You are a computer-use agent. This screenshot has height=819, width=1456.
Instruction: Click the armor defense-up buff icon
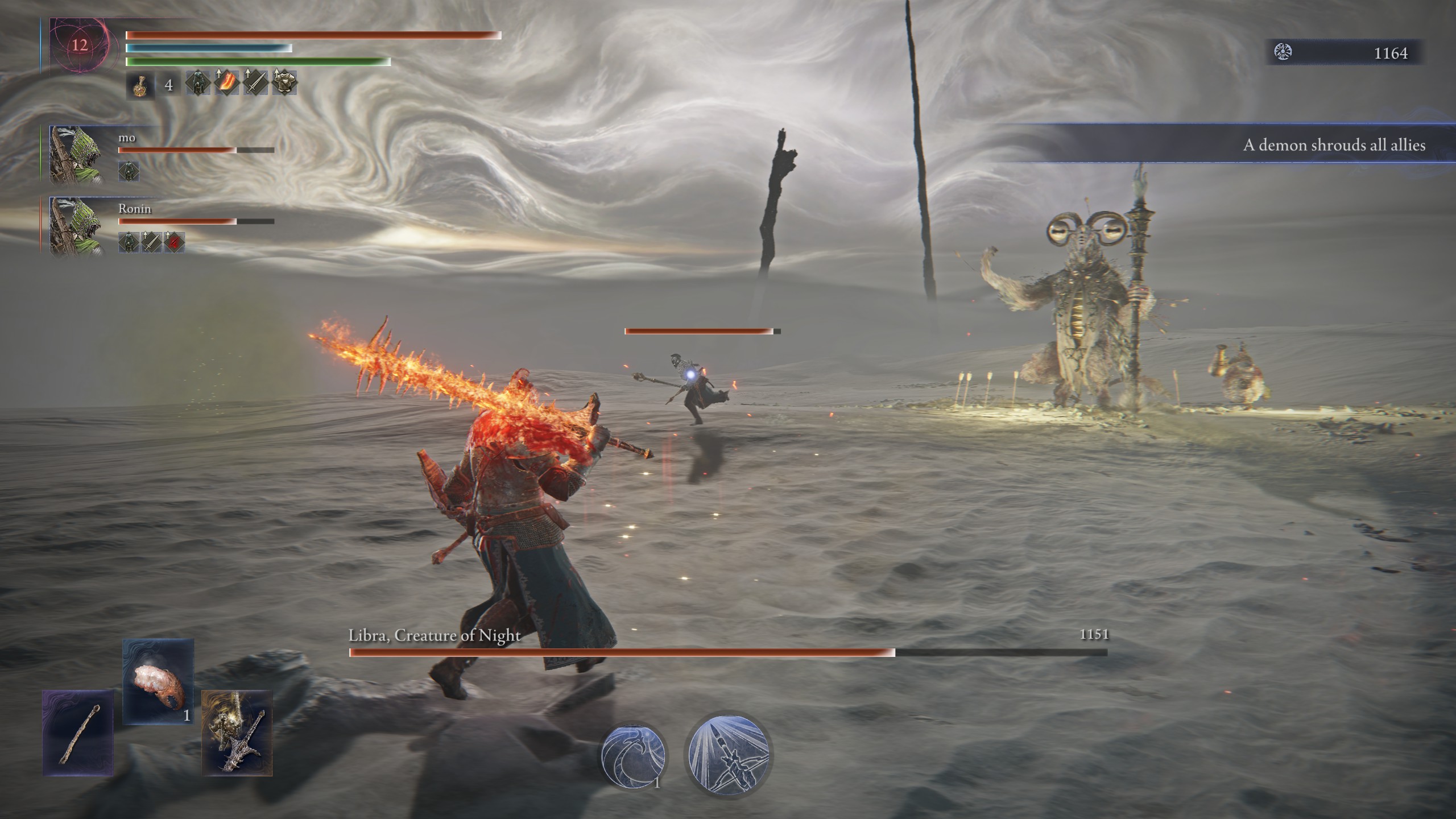[286, 83]
